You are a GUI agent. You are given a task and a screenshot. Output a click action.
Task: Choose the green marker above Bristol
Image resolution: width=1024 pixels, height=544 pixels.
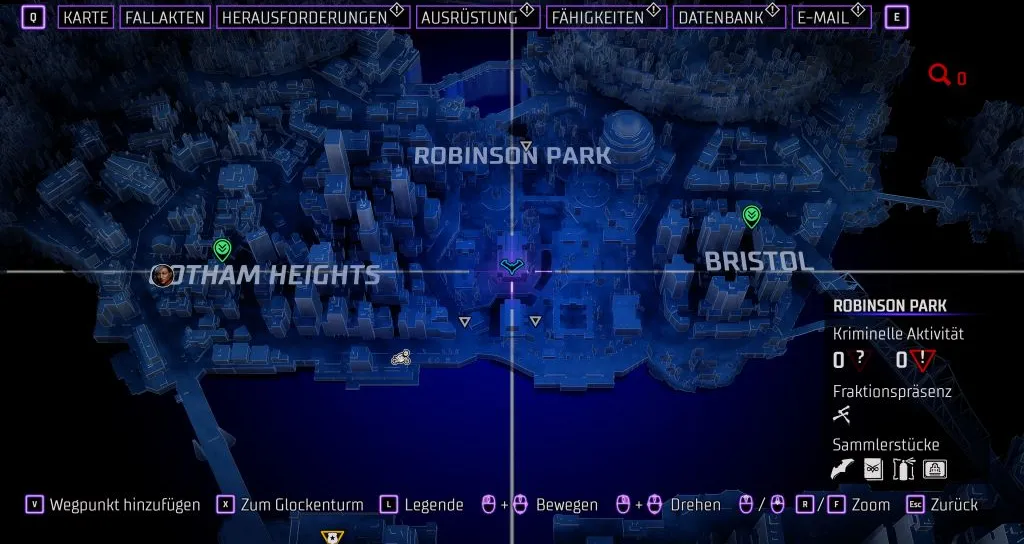(x=751, y=214)
